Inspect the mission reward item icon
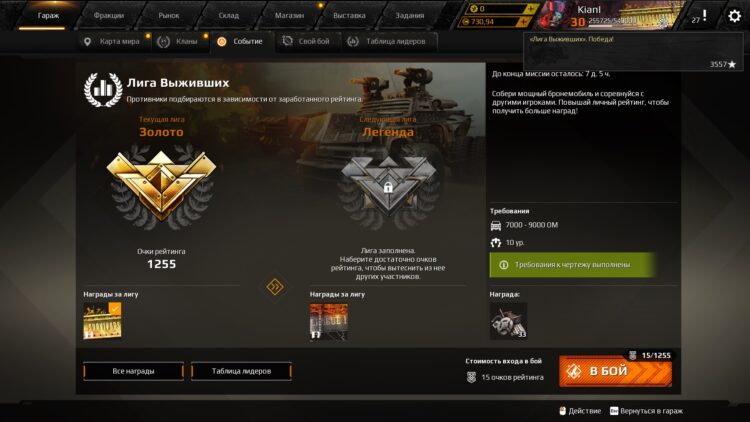Screen dimensions: 750x422 (508, 321)
